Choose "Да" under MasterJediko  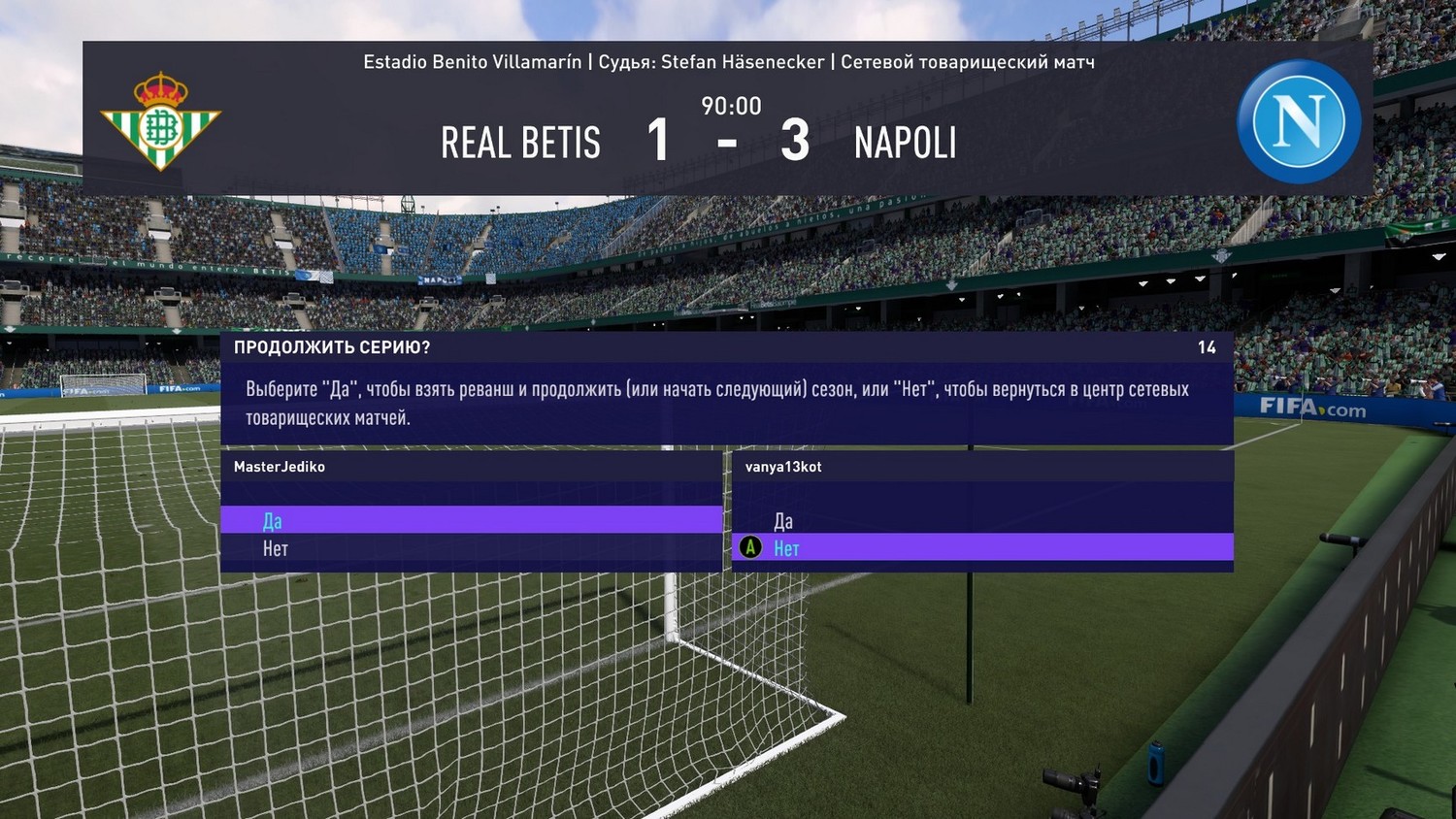[273, 521]
